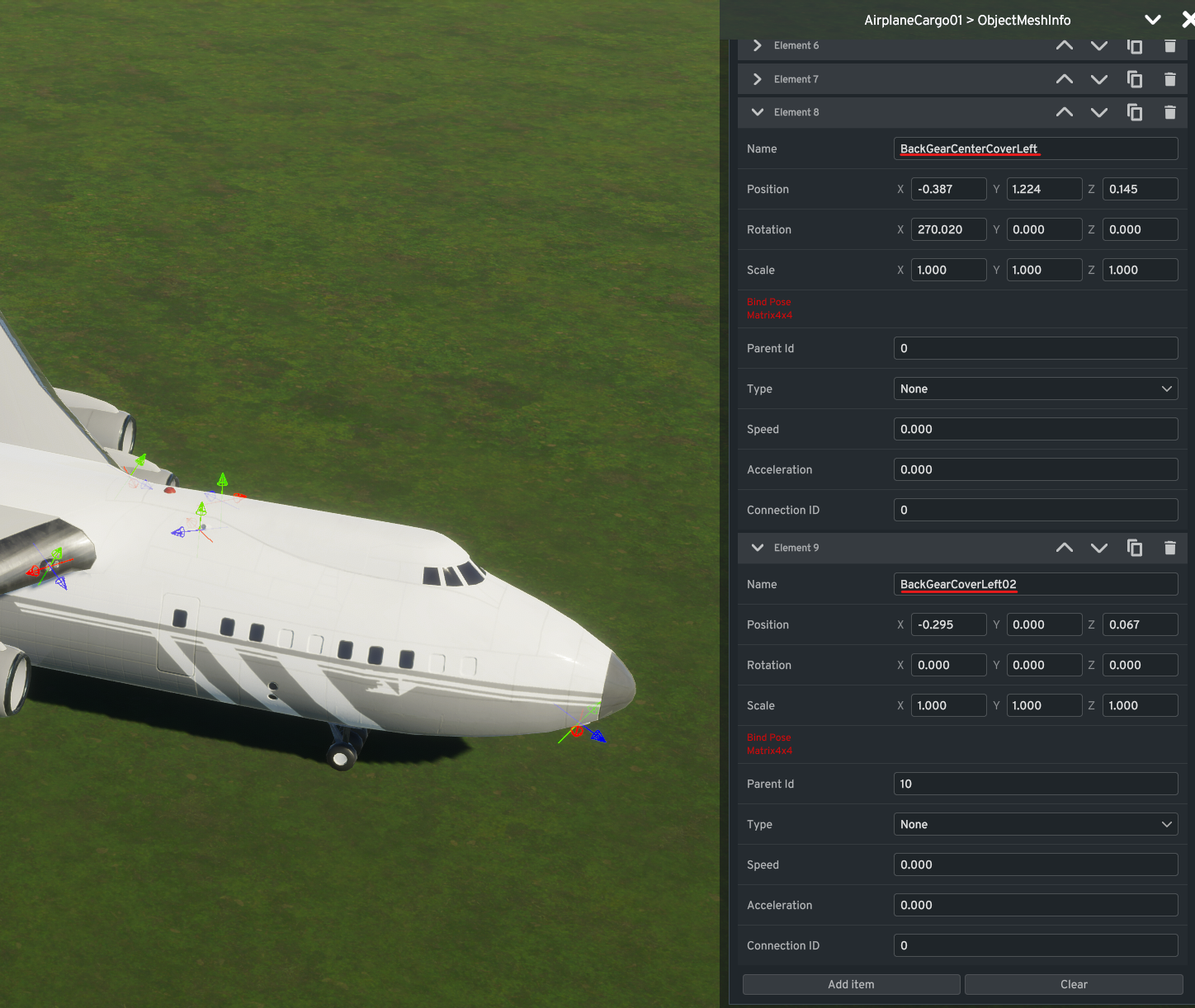Duplicate Element 7 using its copy icon
The height and width of the screenshot is (1008, 1195).
1135,78
